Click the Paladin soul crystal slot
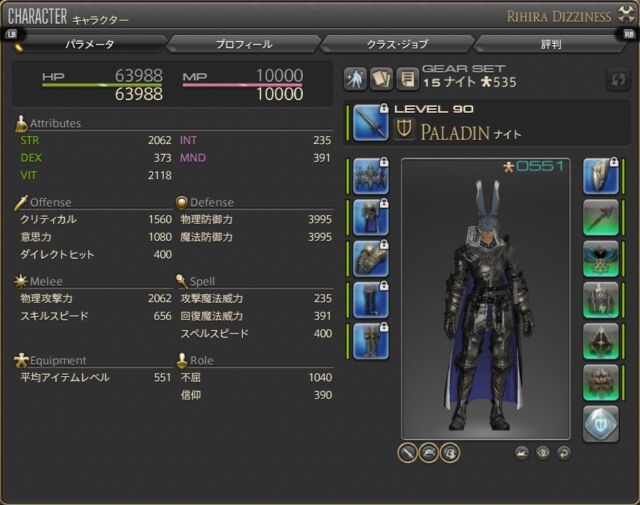Viewport: 640px width, 505px height. point(601,423)
